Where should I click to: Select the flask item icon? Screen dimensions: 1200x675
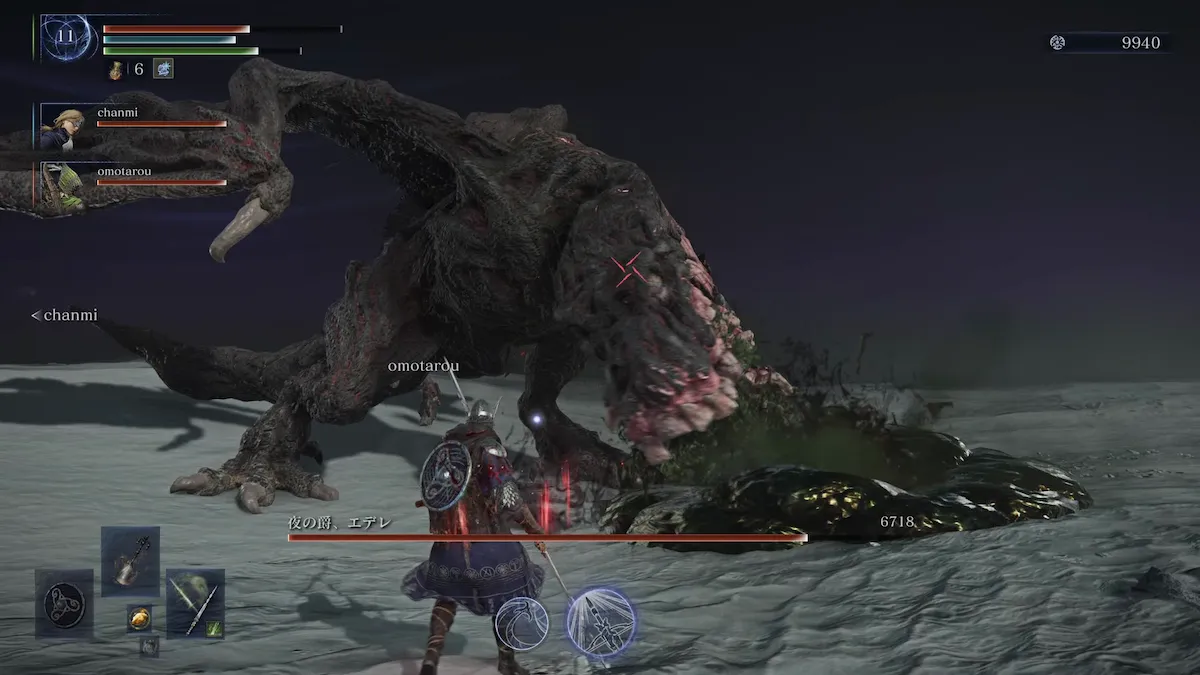[116, 70]
